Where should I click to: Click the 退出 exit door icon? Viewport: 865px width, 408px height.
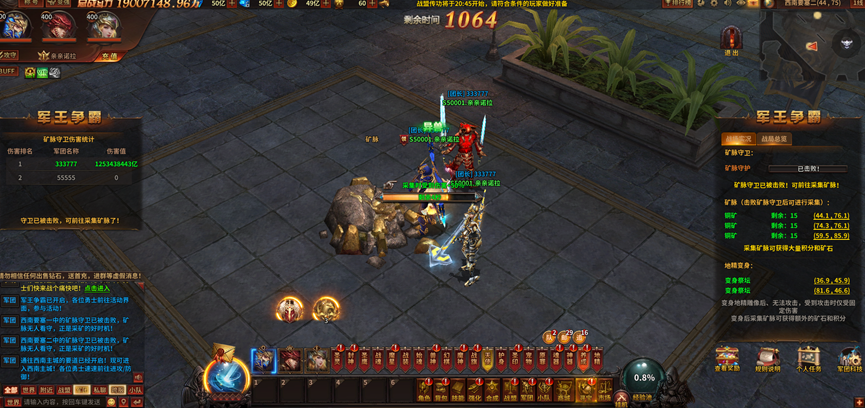pos(731,40)
